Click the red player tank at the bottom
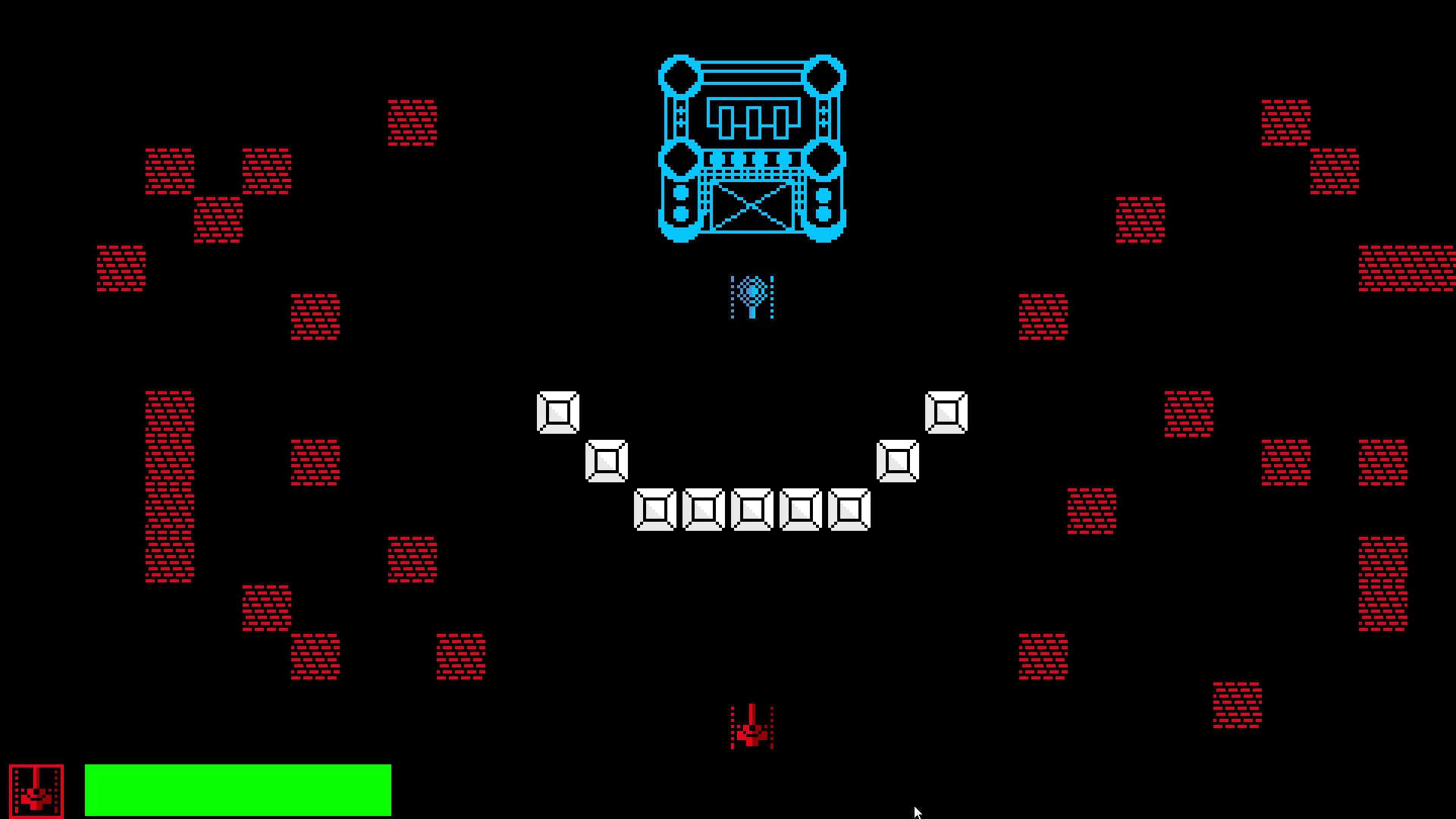This screenshot has height=819, width=1456. pos(752,728)
